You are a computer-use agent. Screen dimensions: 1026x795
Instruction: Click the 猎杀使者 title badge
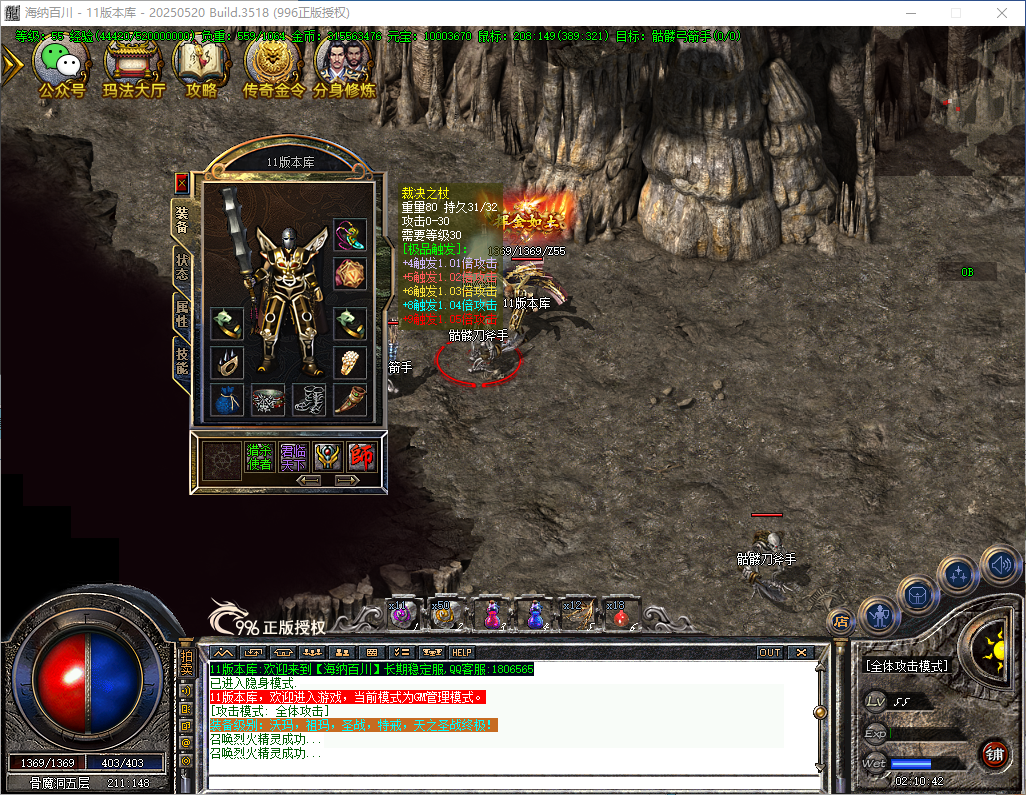tap(260, 457)
